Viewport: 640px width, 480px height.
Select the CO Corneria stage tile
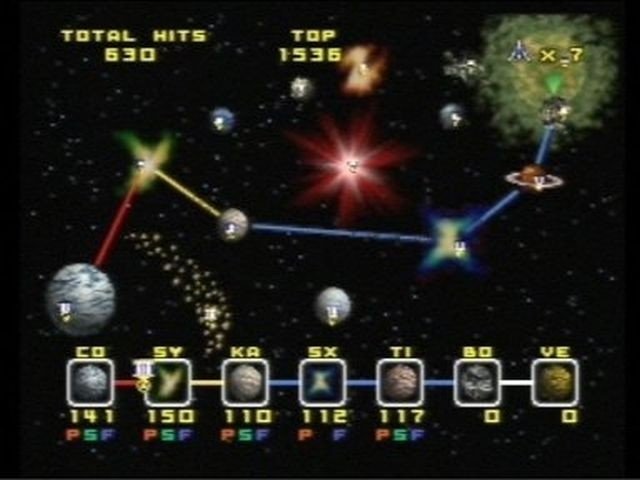click(91, 383)
